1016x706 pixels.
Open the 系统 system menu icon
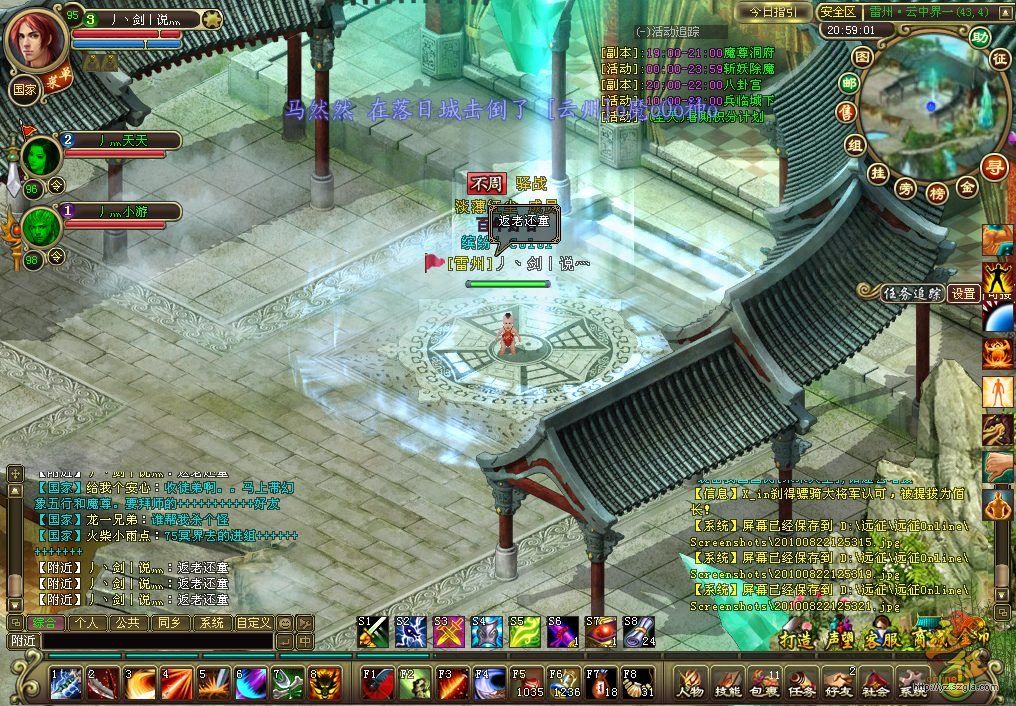point(911,682)
